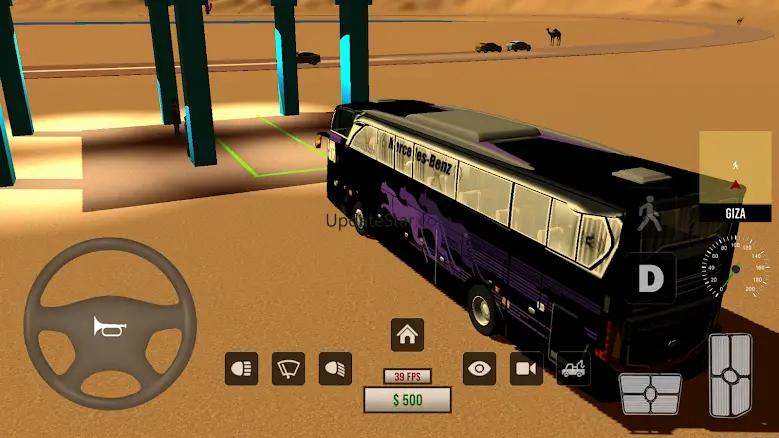Screen dimensions: 779x438
Task: Toggle the high beam headlights
Action: tap(241, 369)
